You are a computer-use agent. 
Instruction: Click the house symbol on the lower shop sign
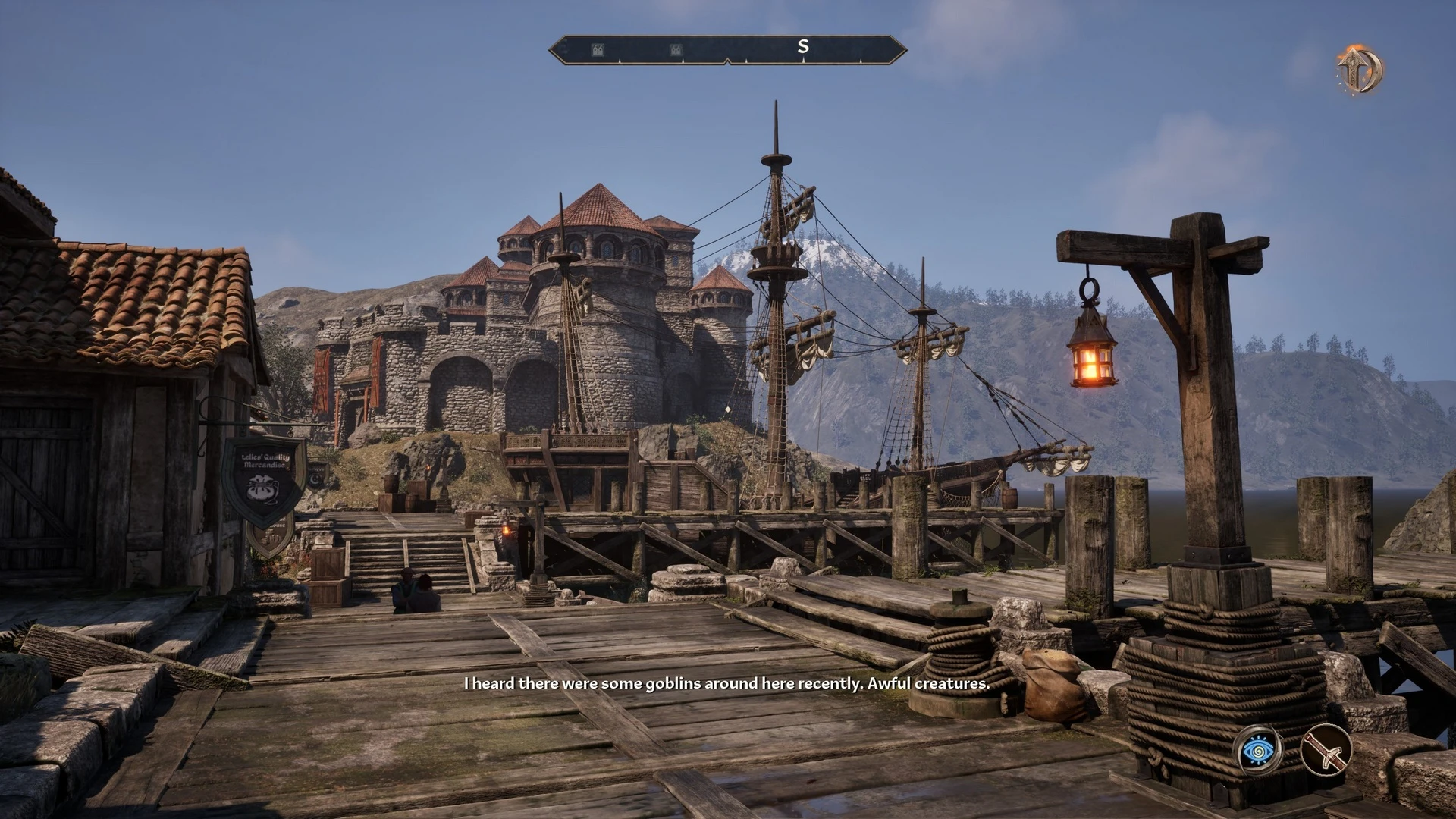(x=271, y=538)
